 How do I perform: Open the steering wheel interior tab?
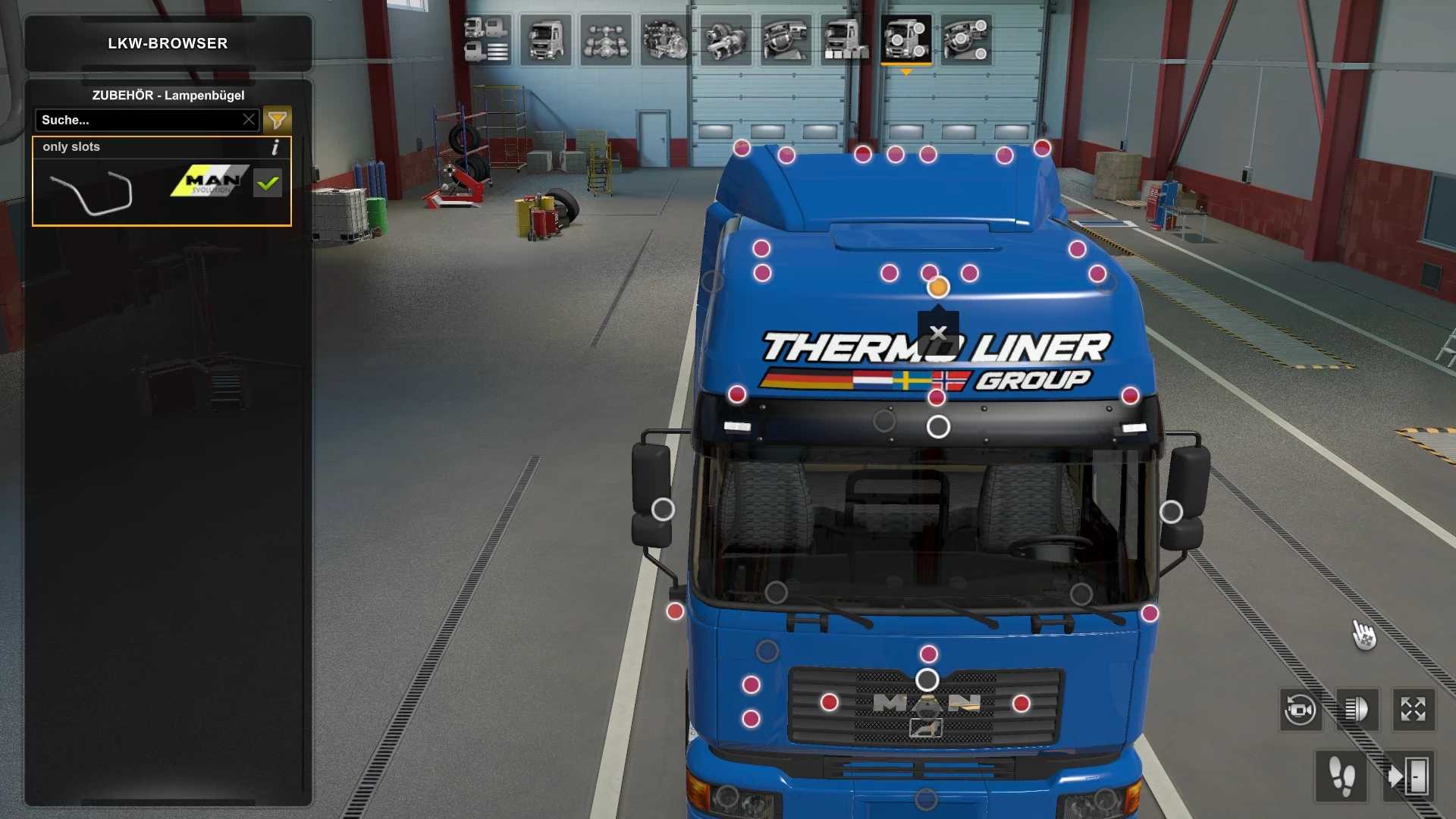pos(786,39)
